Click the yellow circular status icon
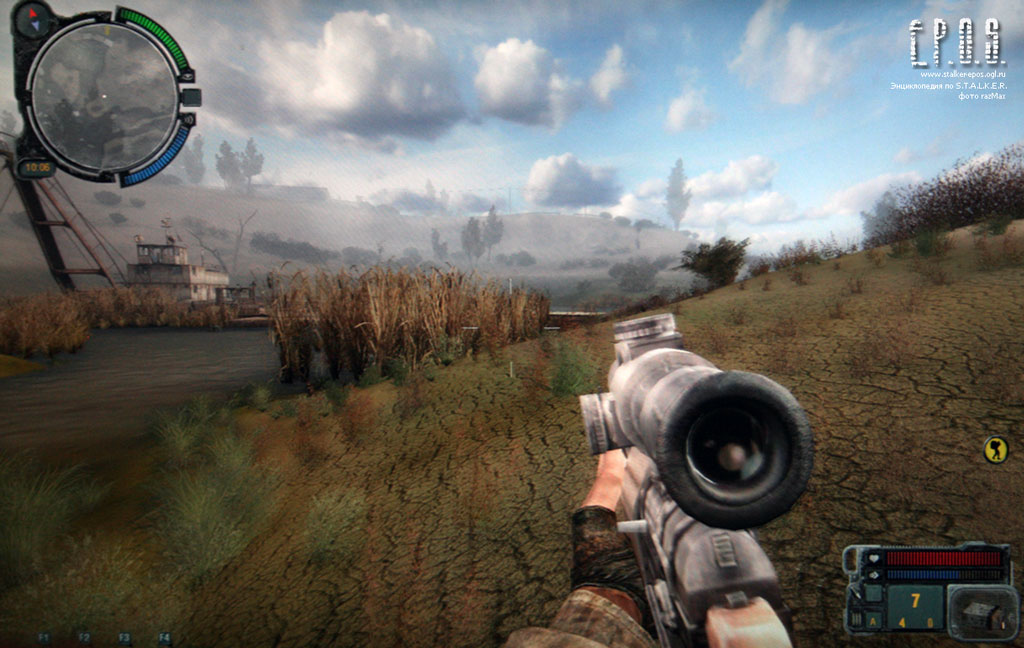This screenshot has height=648, width=1024. pyautogui.click(x=995, y=450)
